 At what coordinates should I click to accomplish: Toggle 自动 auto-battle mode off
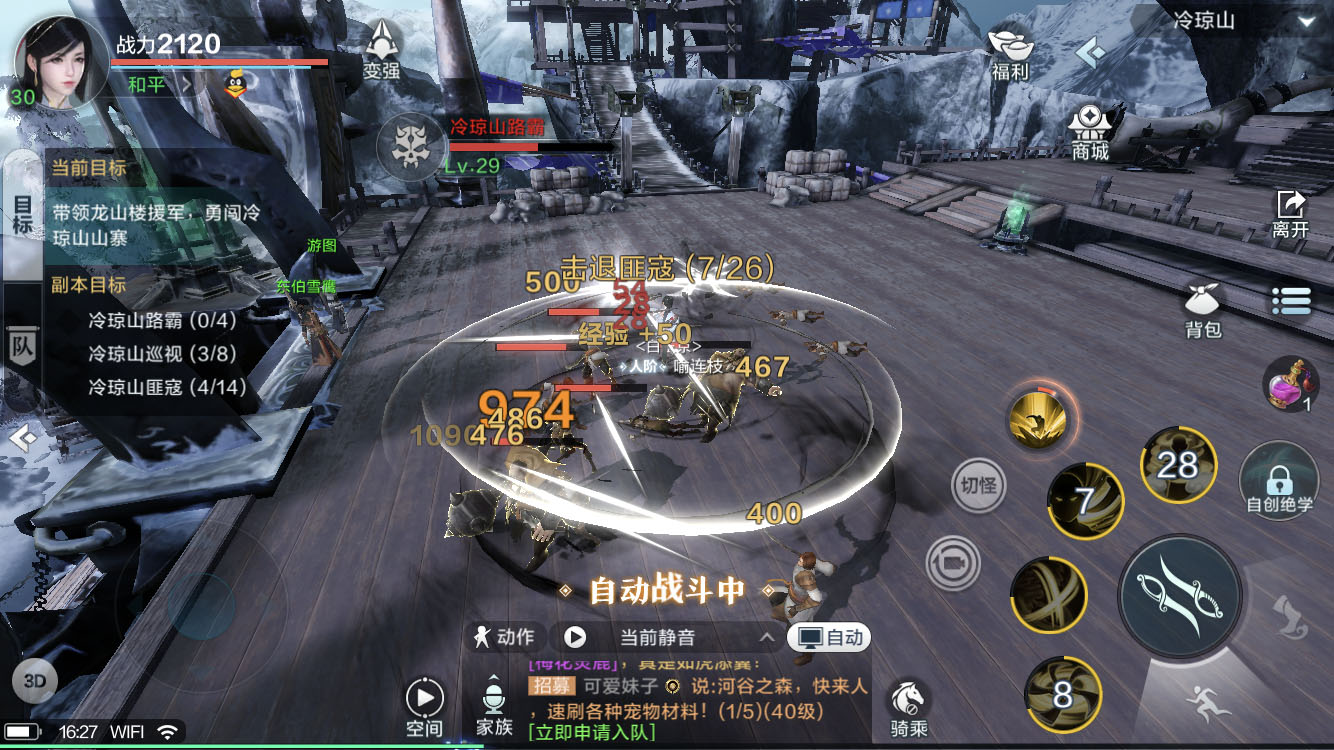tap(831, 637)
